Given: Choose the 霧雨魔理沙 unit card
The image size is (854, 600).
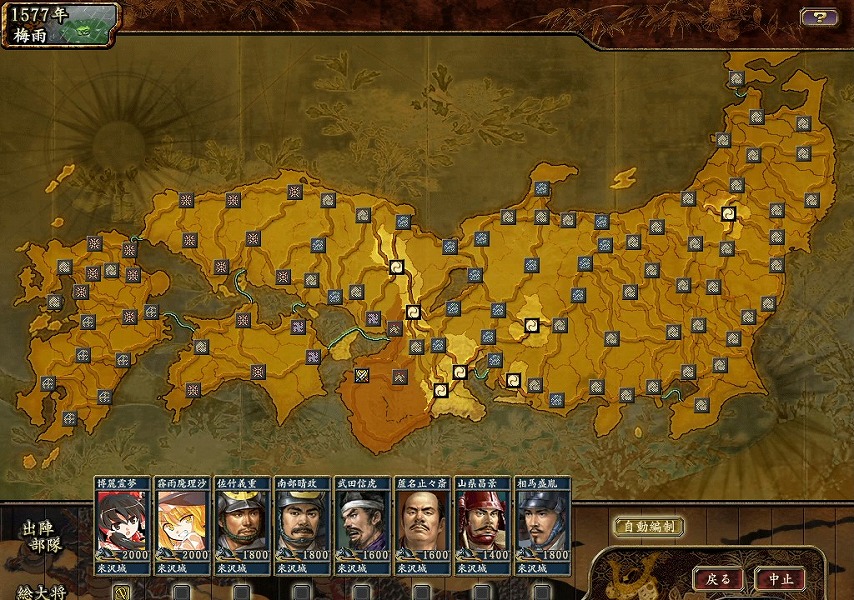Looking at the screenshot, I should coord(183,524).
